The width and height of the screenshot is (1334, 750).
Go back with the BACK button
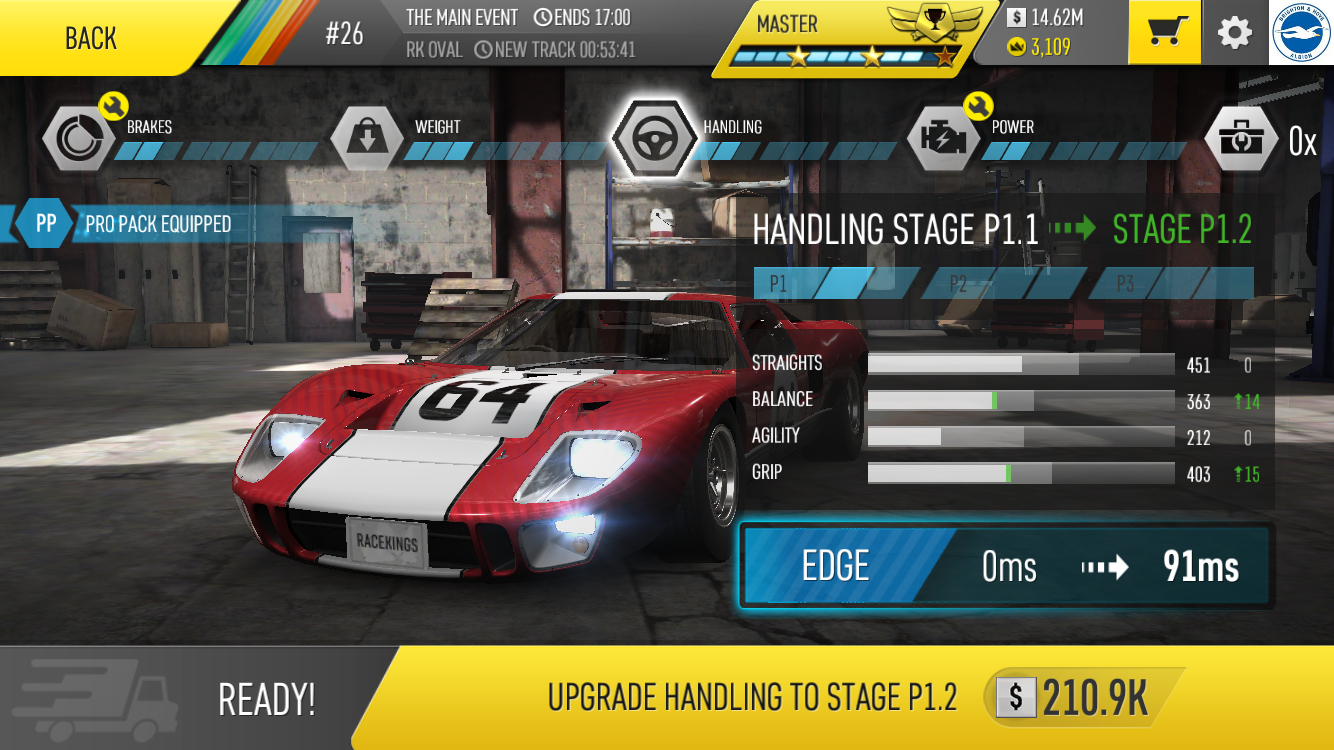[x=92, y=38]
